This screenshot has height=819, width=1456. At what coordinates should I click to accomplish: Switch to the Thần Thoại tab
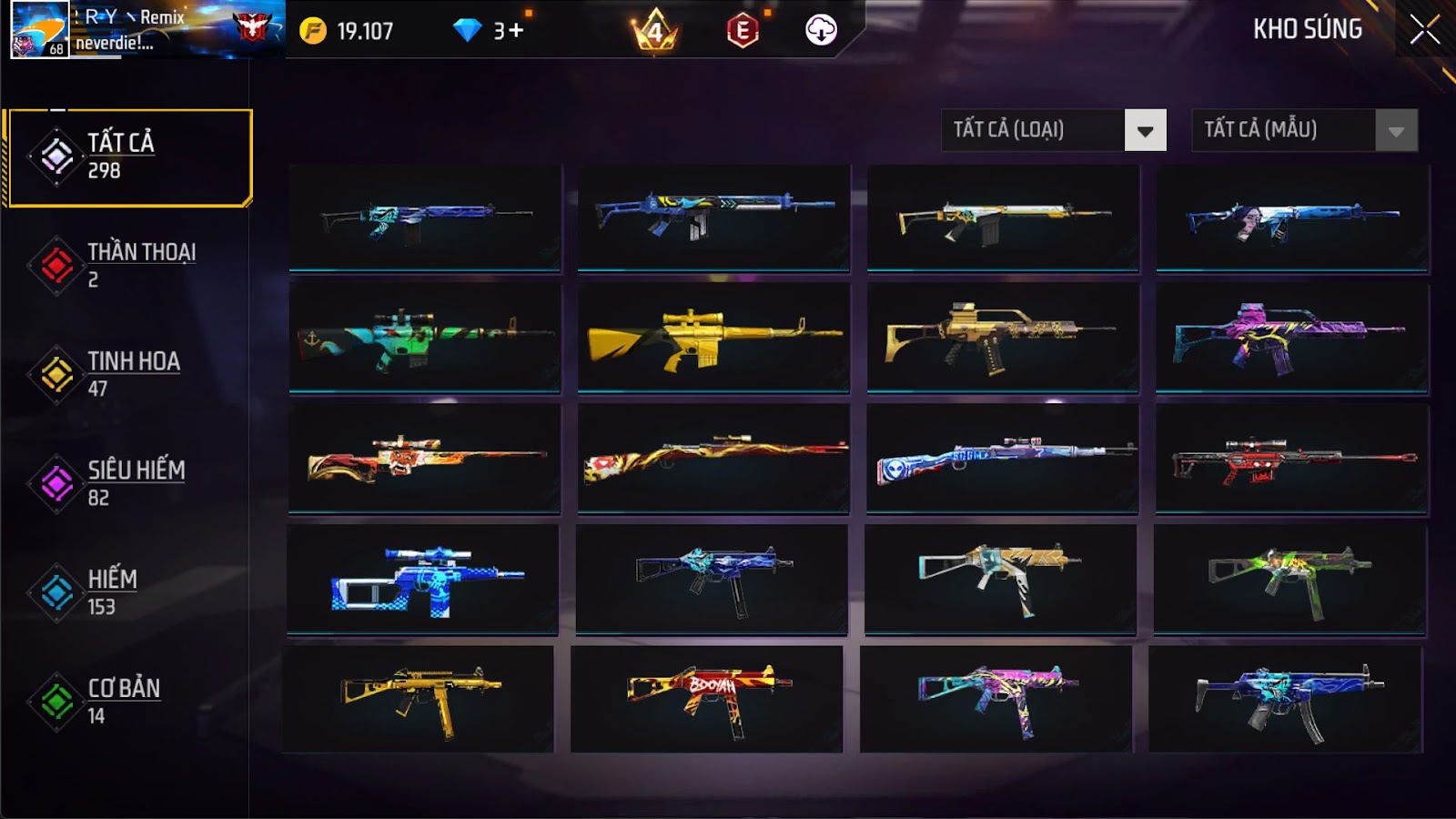pos(128,265)
